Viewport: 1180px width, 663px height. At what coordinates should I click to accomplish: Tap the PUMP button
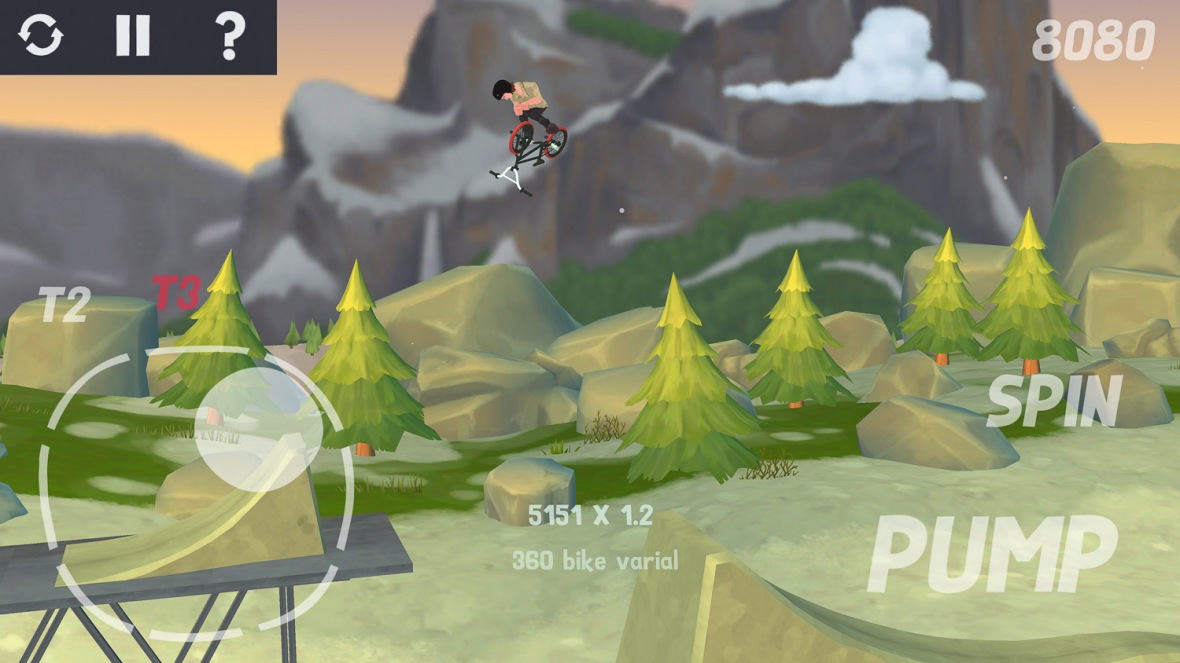(992, 555)
